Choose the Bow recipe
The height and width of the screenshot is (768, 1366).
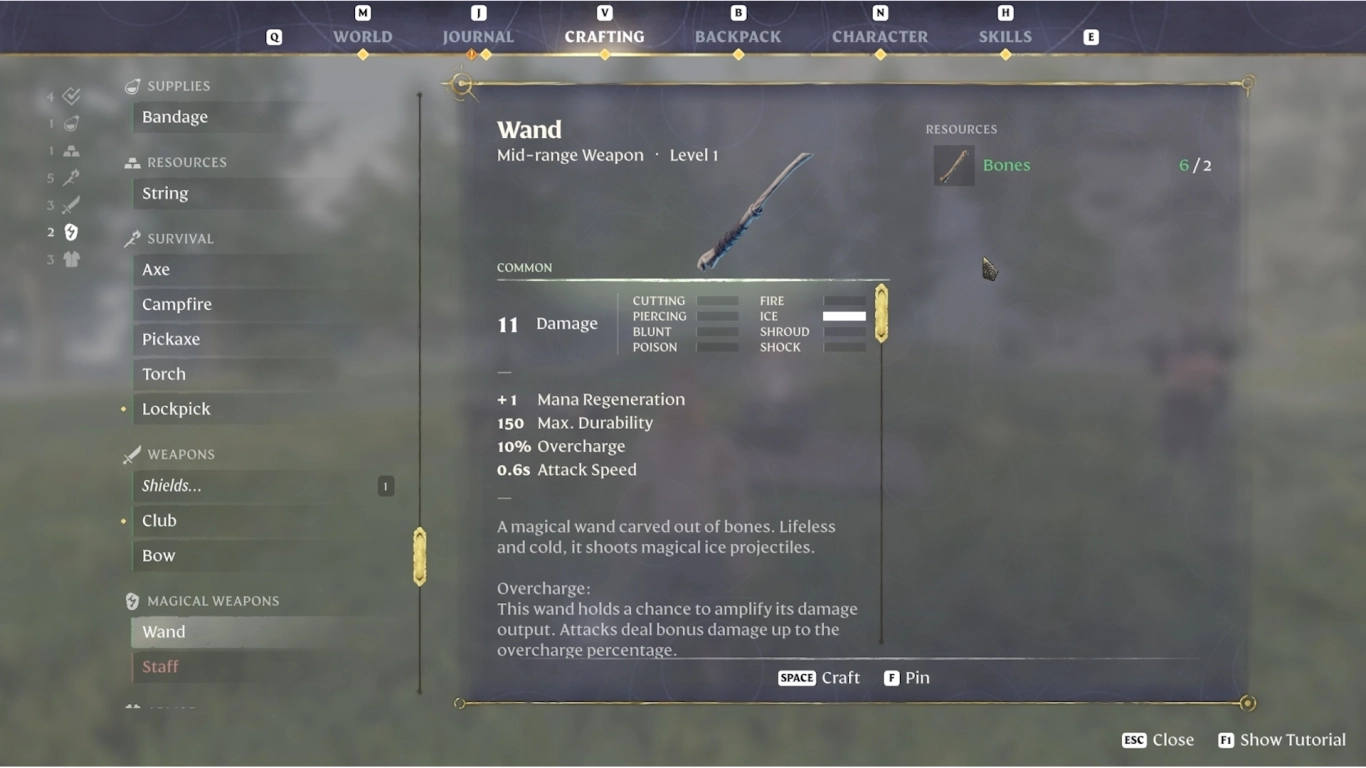158,556
